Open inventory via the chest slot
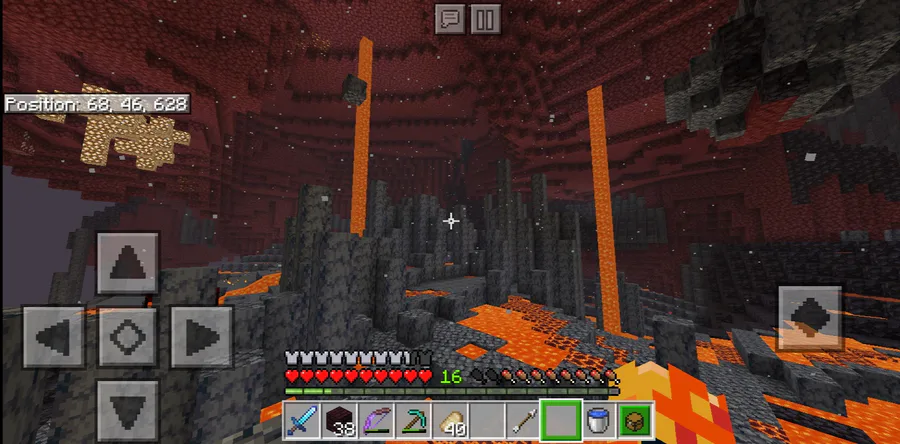The height and width of the screenshot is (444, 900). 633,421
